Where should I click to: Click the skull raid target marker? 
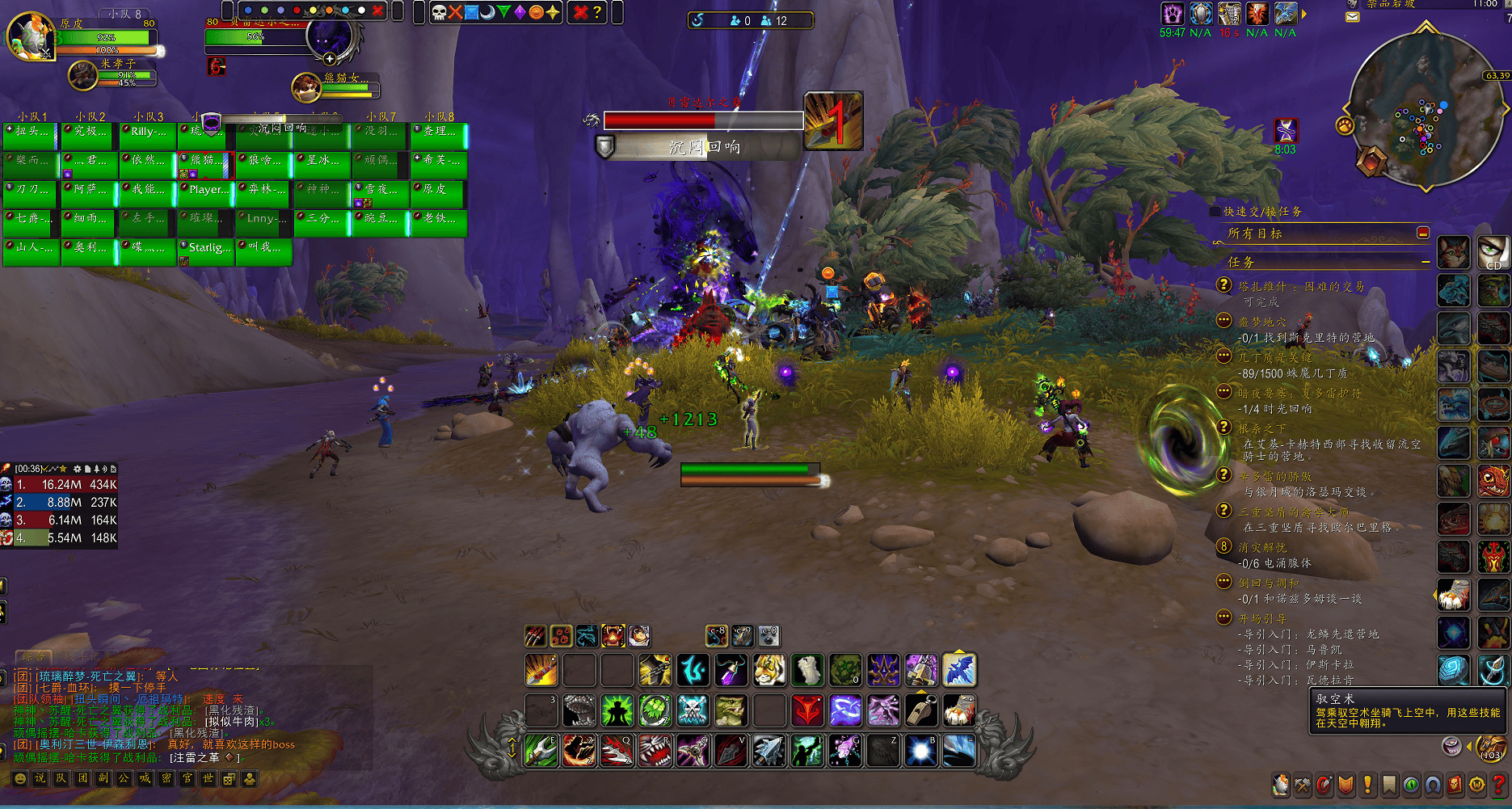click(439, 12)
